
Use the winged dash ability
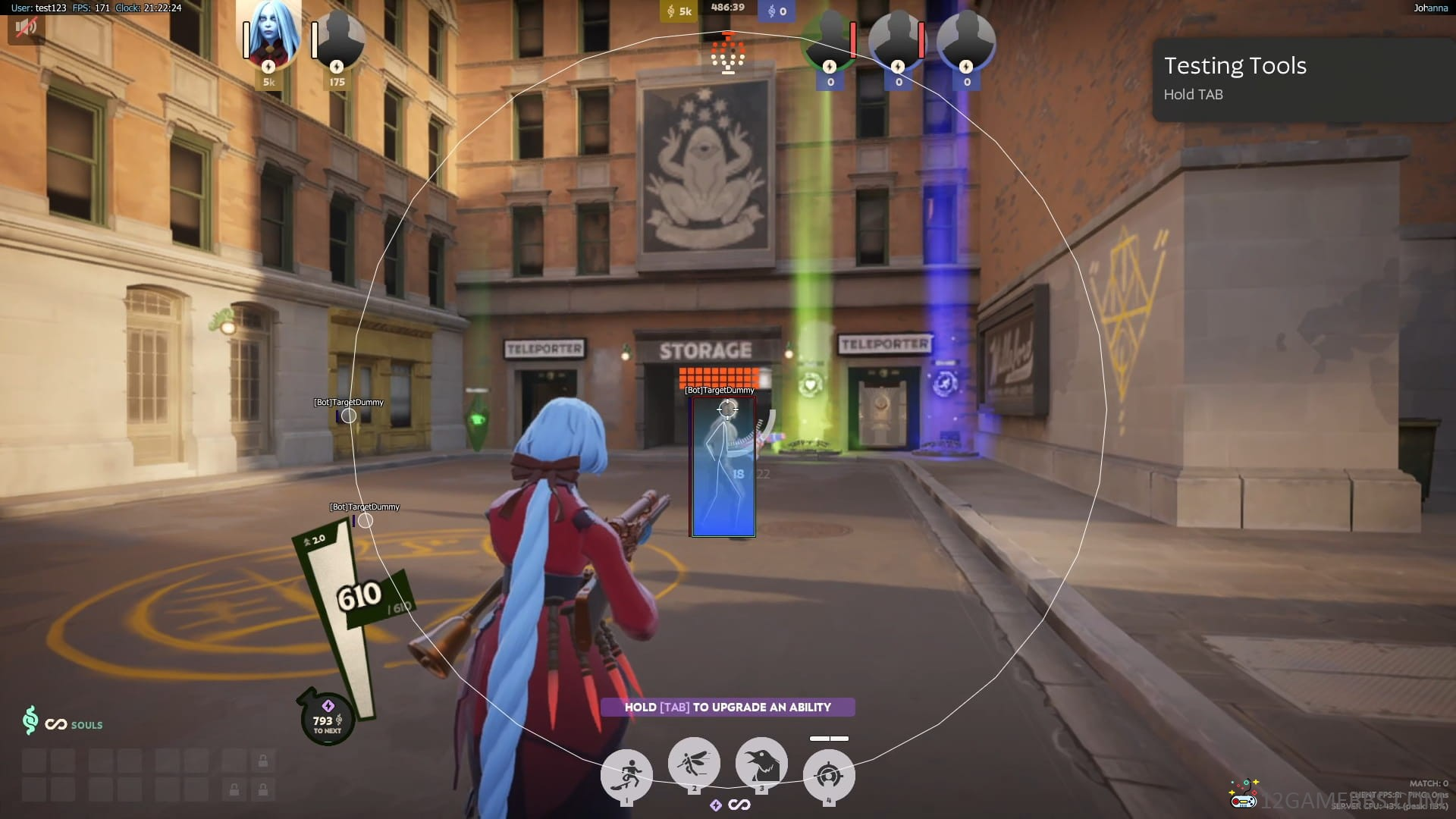coord(693,763)
